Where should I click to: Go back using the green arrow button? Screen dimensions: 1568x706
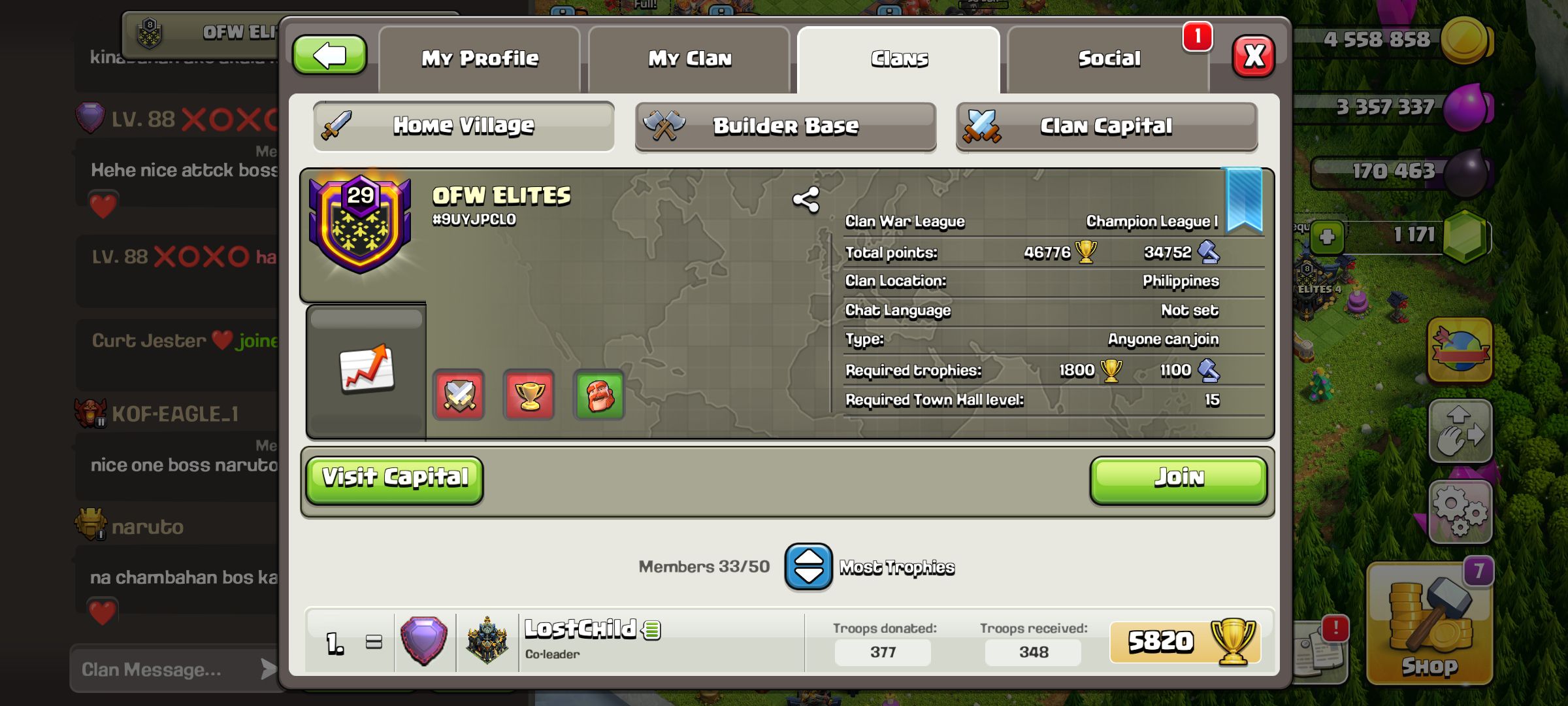(x=329, y=56)
